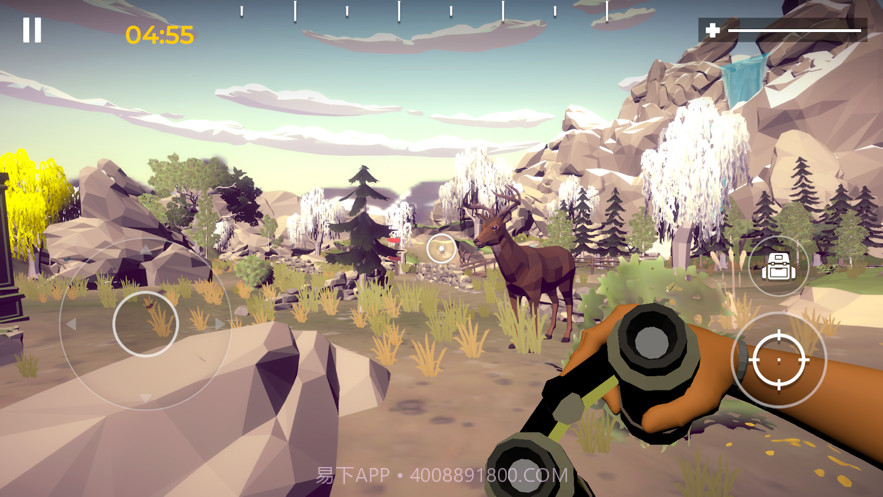Pause the game with the pause button
This screenshot has width=883, height=497.
tap(32, 31)
